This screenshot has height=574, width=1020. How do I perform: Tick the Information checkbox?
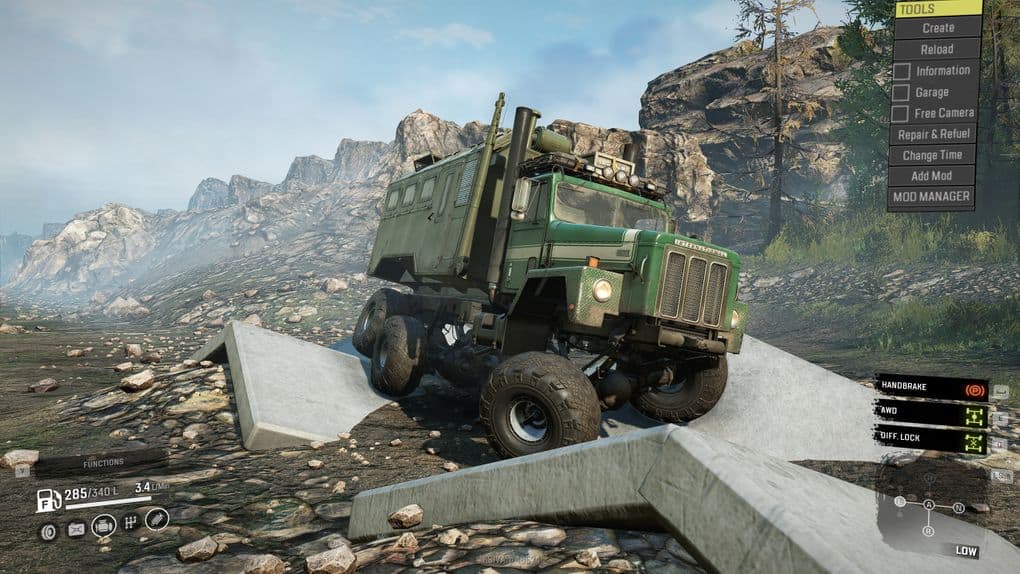[901, 71]
